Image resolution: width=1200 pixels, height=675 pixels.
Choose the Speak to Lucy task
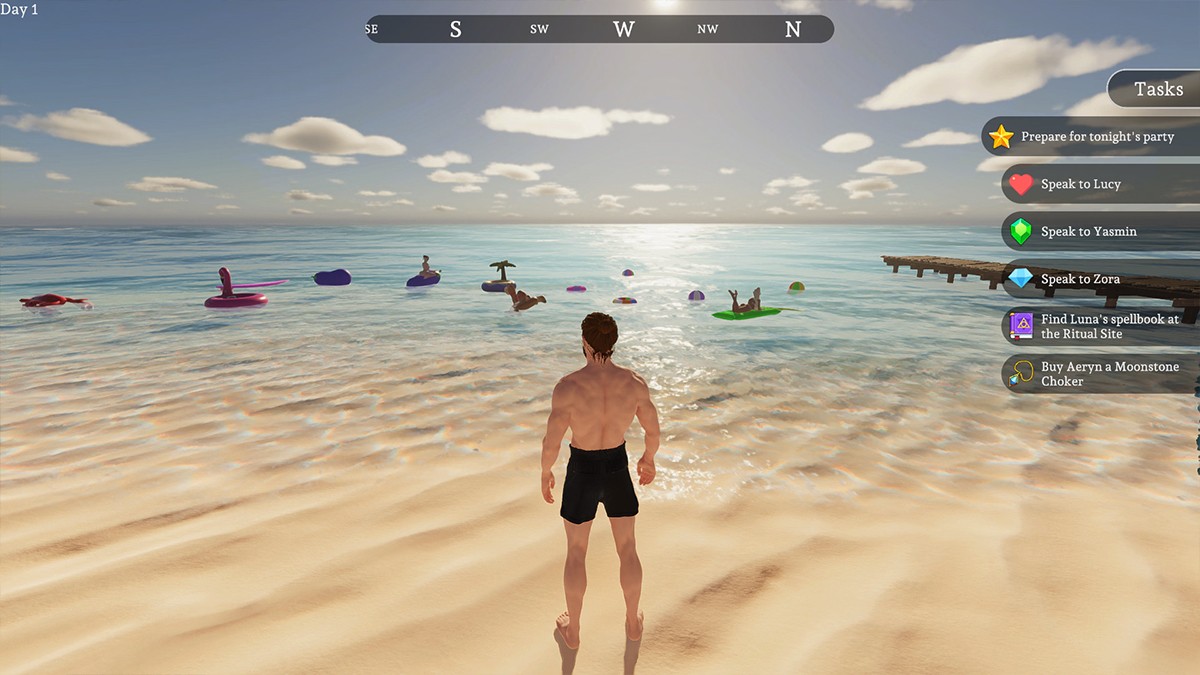pos(1100,184)
